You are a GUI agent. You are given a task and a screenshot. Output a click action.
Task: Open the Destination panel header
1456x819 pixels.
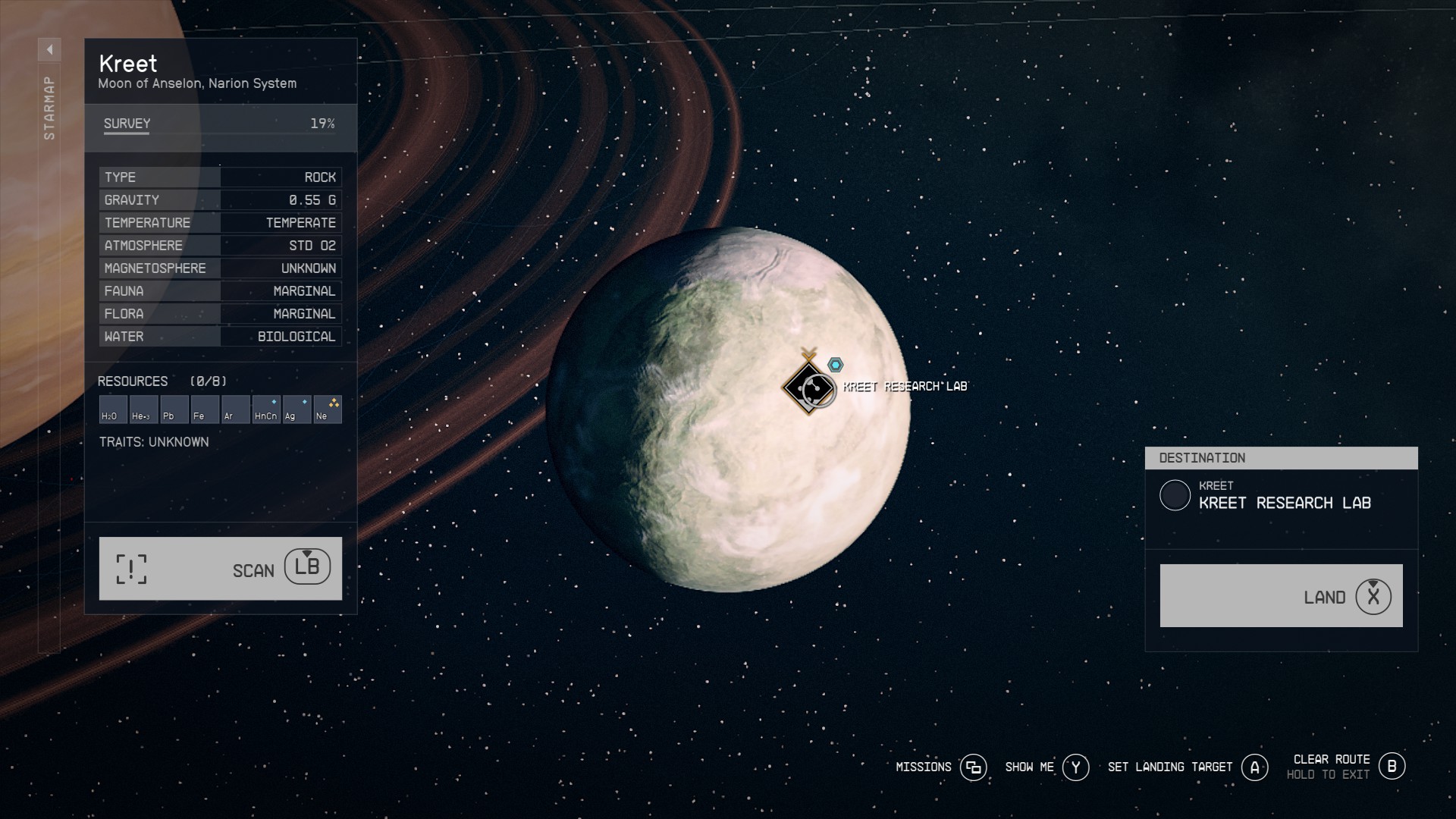[x=1282, y=457]
